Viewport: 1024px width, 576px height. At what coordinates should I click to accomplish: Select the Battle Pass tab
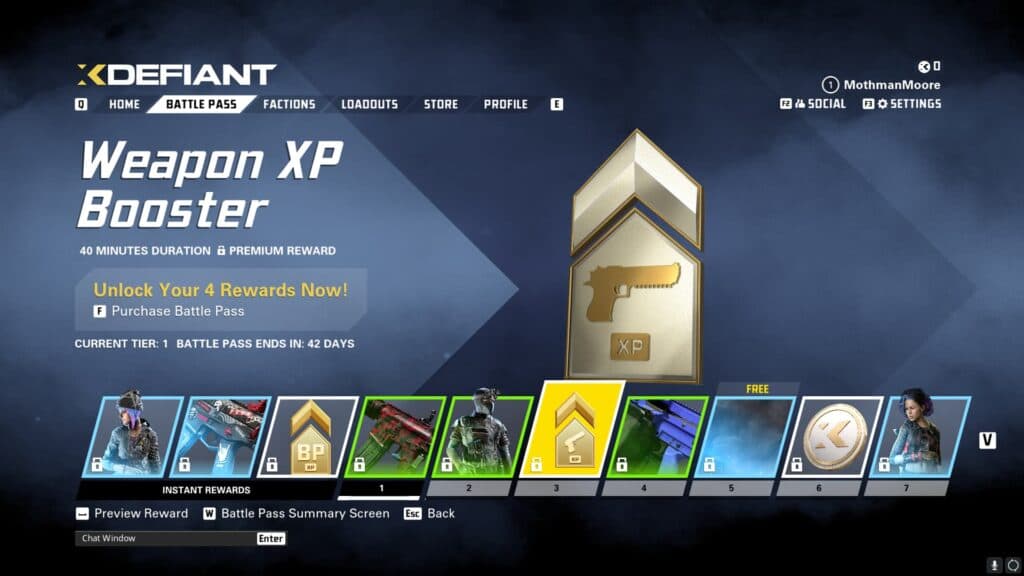tap(201, 104)
